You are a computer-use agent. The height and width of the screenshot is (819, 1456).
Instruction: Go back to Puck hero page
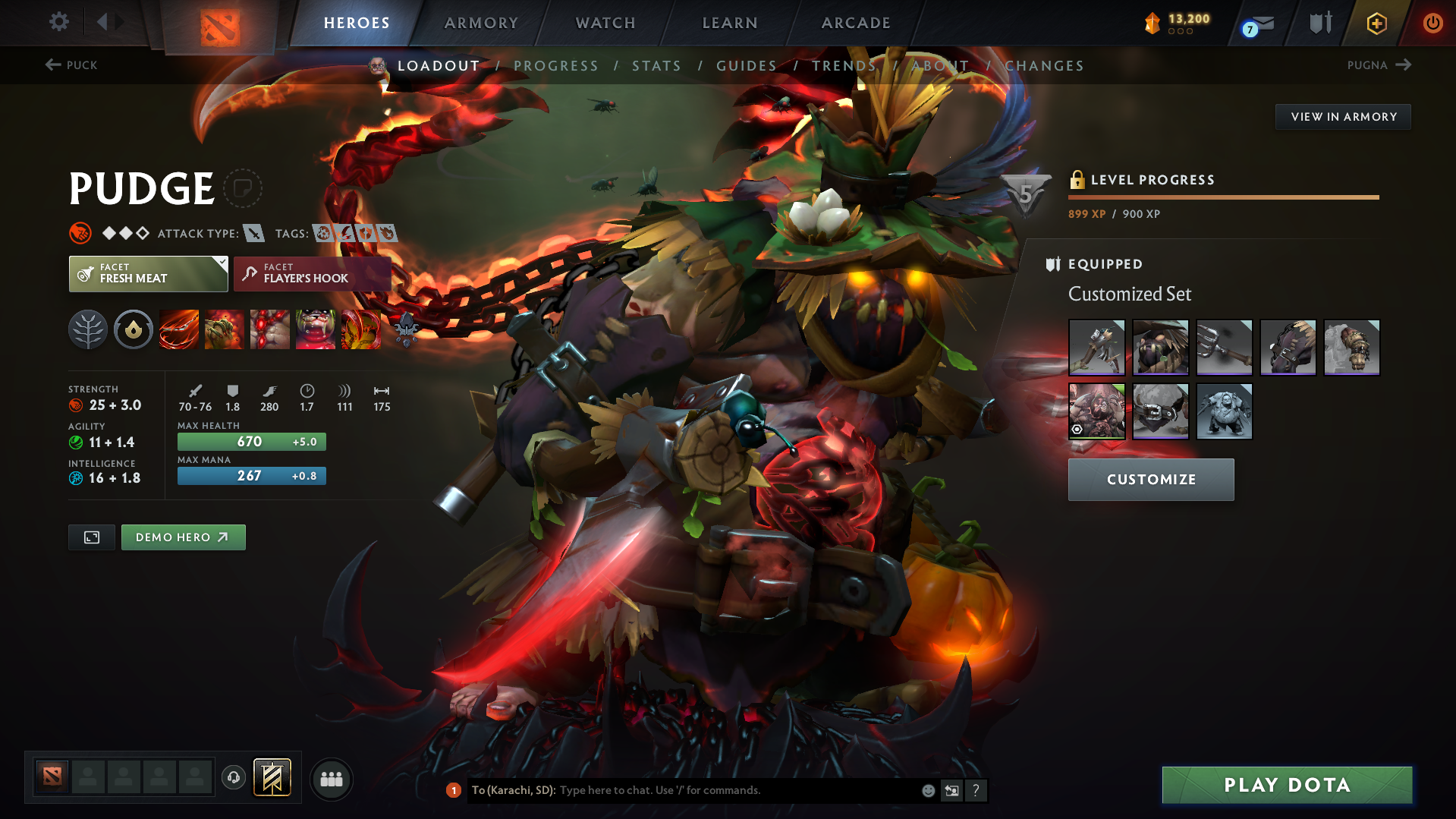coord(72,65)
